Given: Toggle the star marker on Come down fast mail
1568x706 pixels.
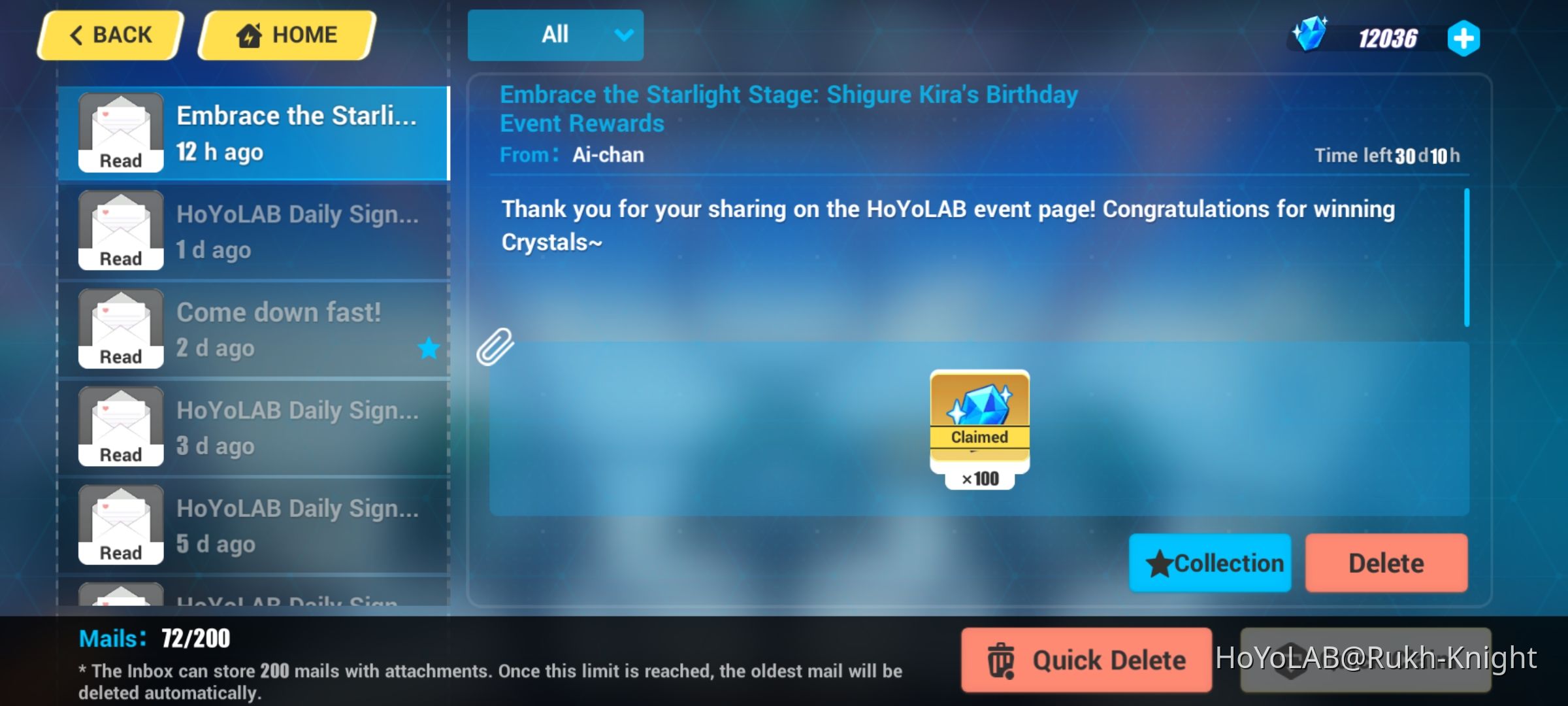Looking at the screenshot, I should pos(429,348).
